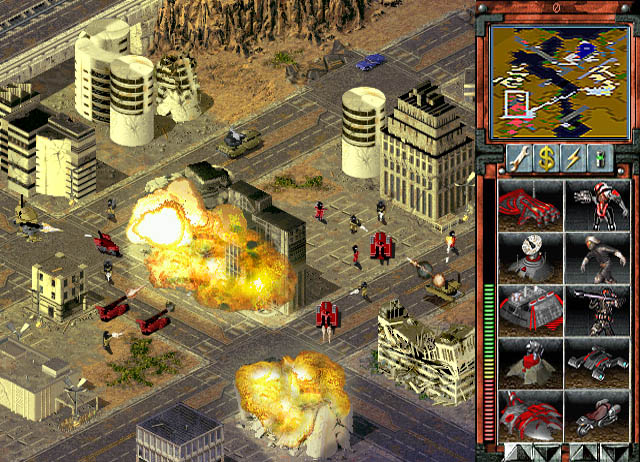
Task: Click the green waypoint mode button
Action: [x=600, y=156]
